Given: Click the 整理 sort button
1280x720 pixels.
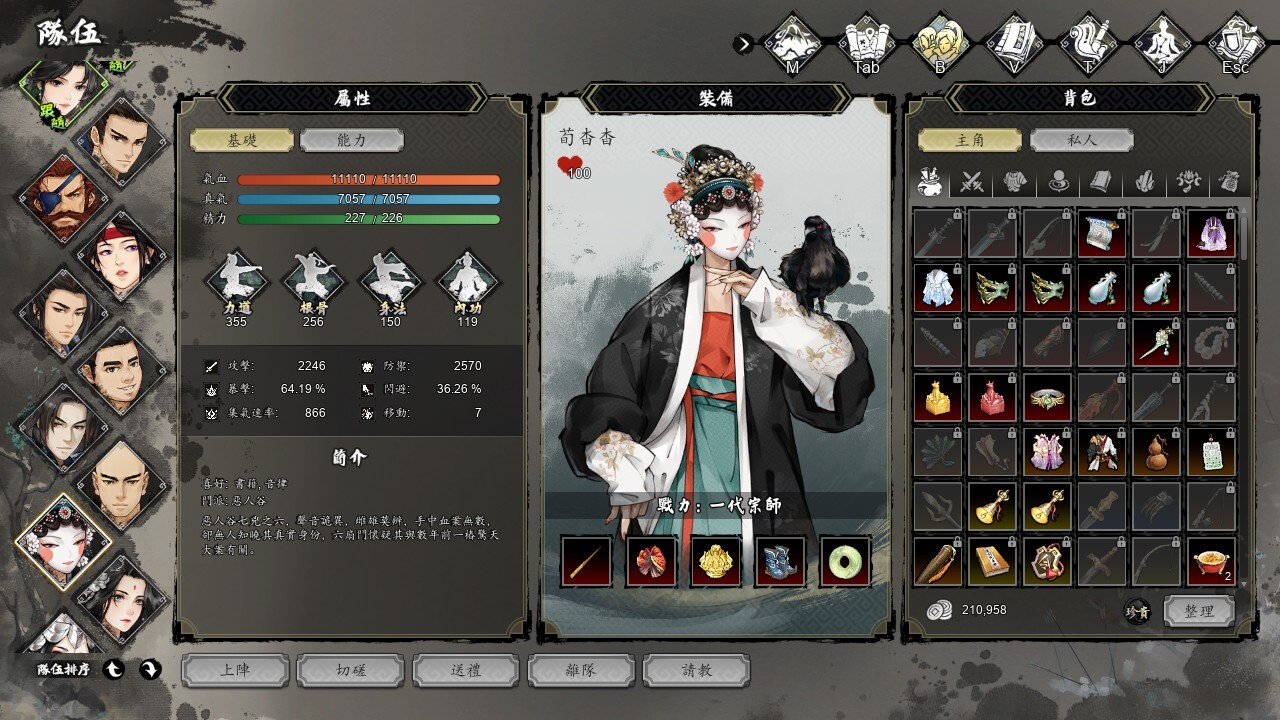Looking at the screenshot, I should [x=1198, y=610].
